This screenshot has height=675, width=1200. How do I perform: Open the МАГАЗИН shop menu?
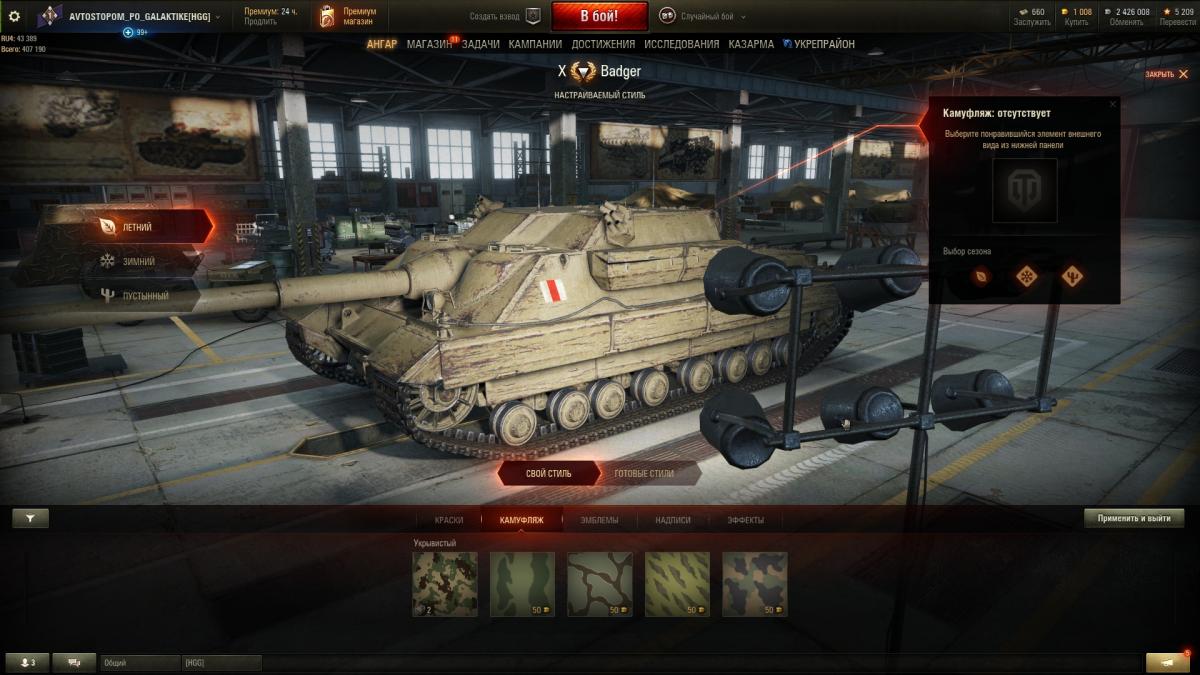(x=429, y=44)
